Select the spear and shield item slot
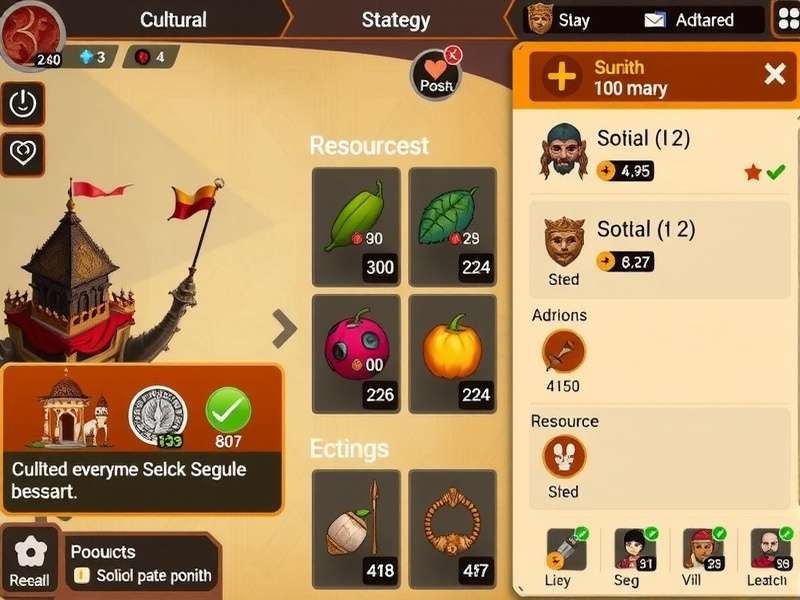Image resolution: width=800 pixels, height=600 pixels. pos(356,526)
